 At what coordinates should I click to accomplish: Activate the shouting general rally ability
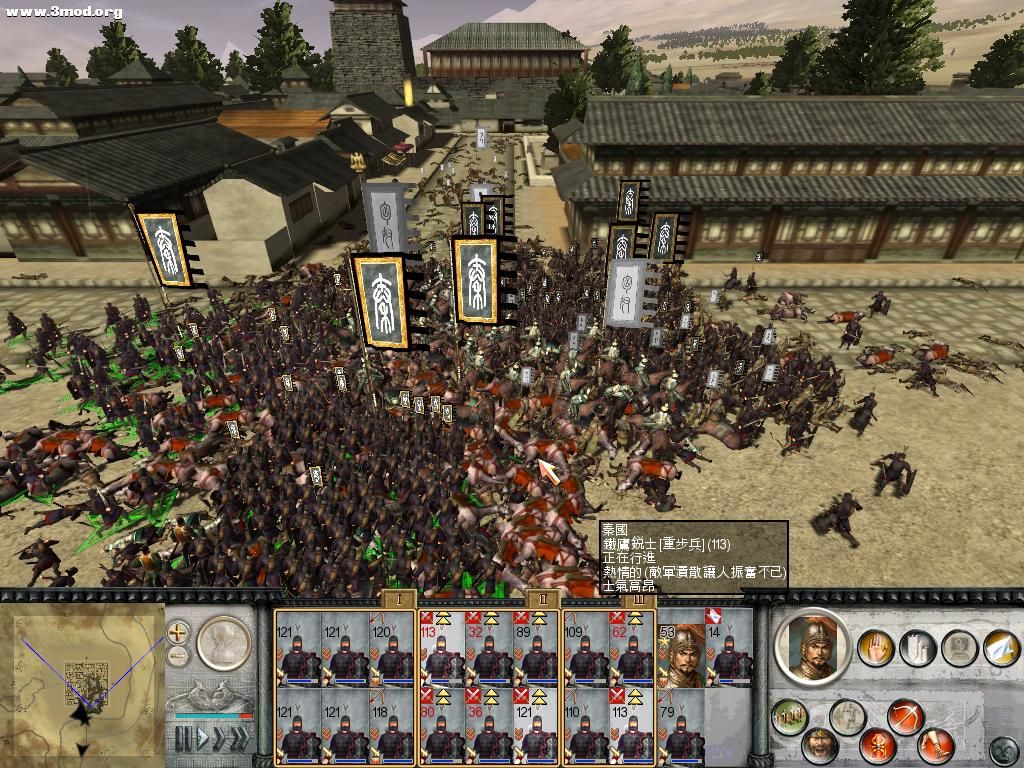(x=820, y=745)
